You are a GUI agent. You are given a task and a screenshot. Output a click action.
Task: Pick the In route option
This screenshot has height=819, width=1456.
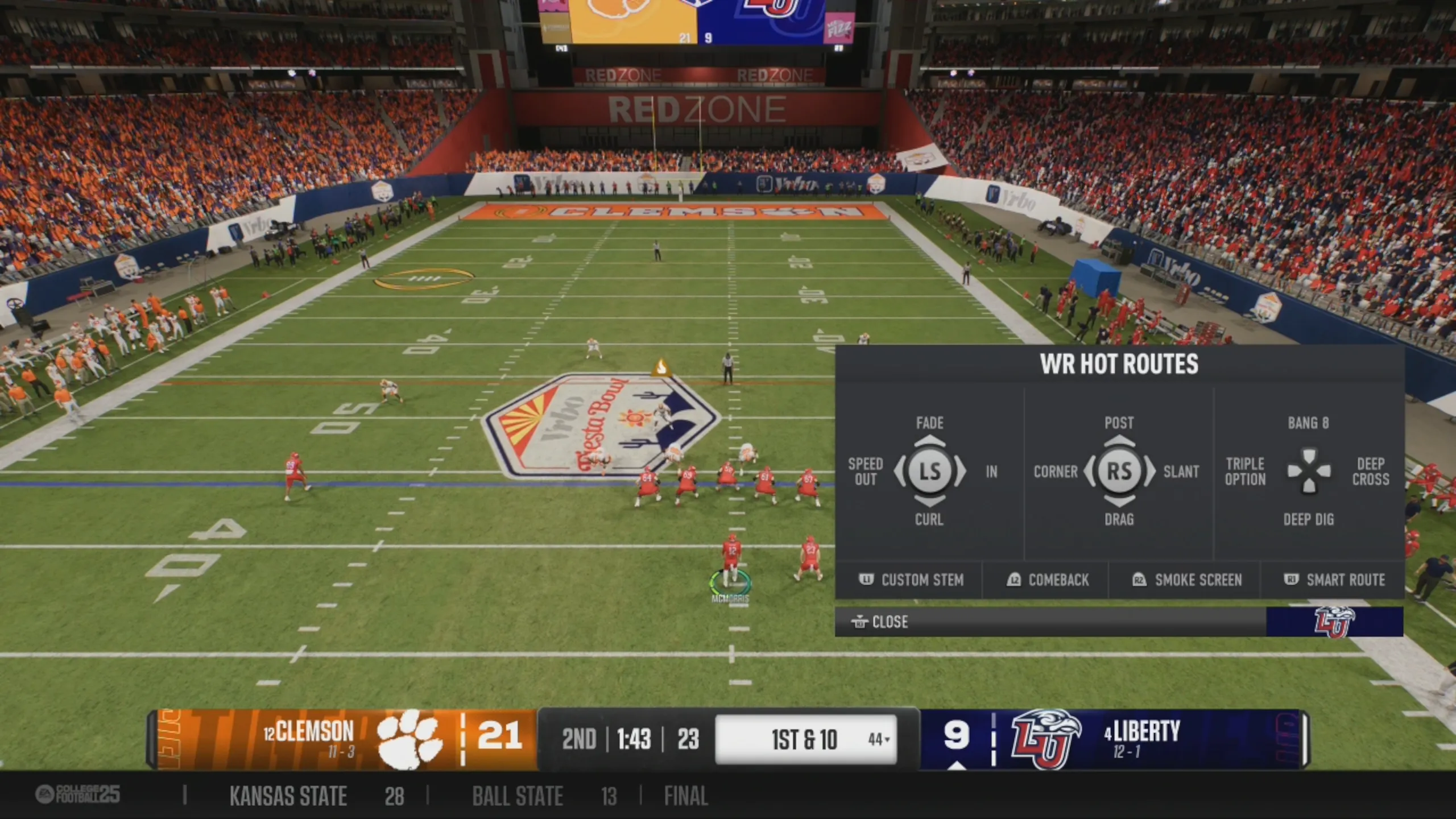coord(991,471)
